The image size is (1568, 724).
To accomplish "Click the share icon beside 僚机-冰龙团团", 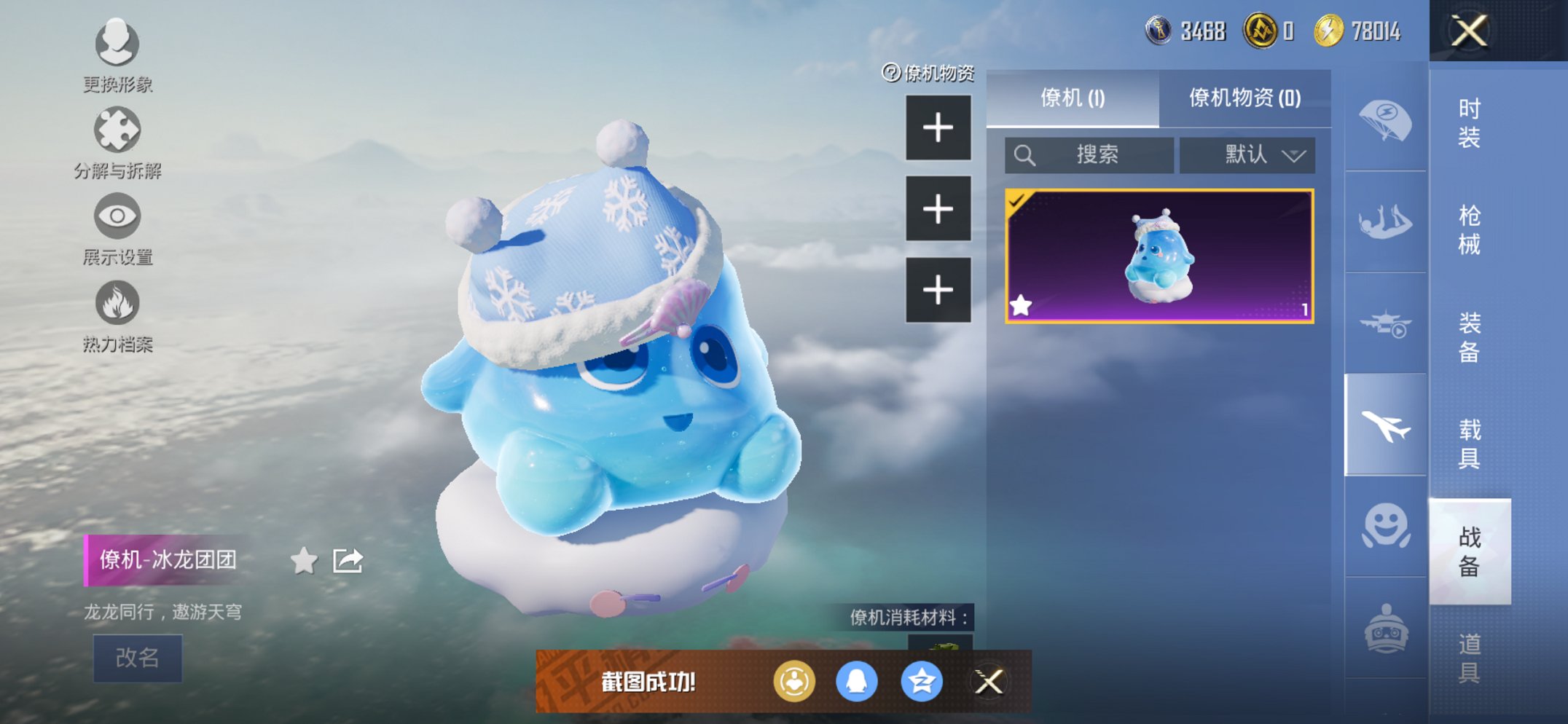I will click(348, 562).
